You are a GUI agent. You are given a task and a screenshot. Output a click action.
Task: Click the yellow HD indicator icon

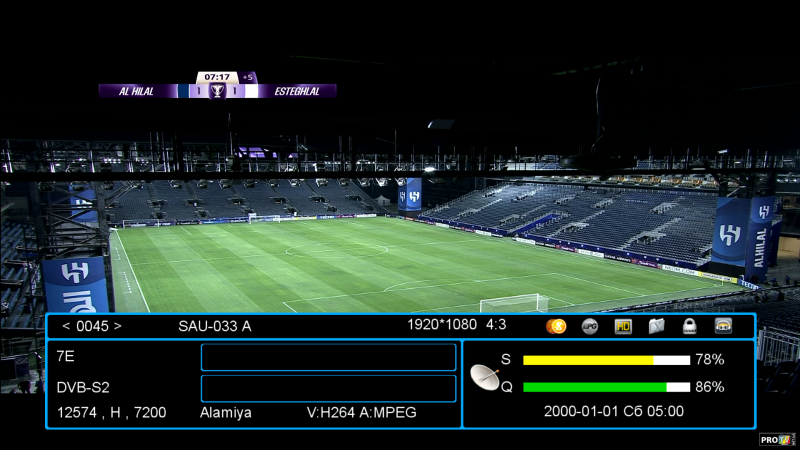[x=623, y=326]
